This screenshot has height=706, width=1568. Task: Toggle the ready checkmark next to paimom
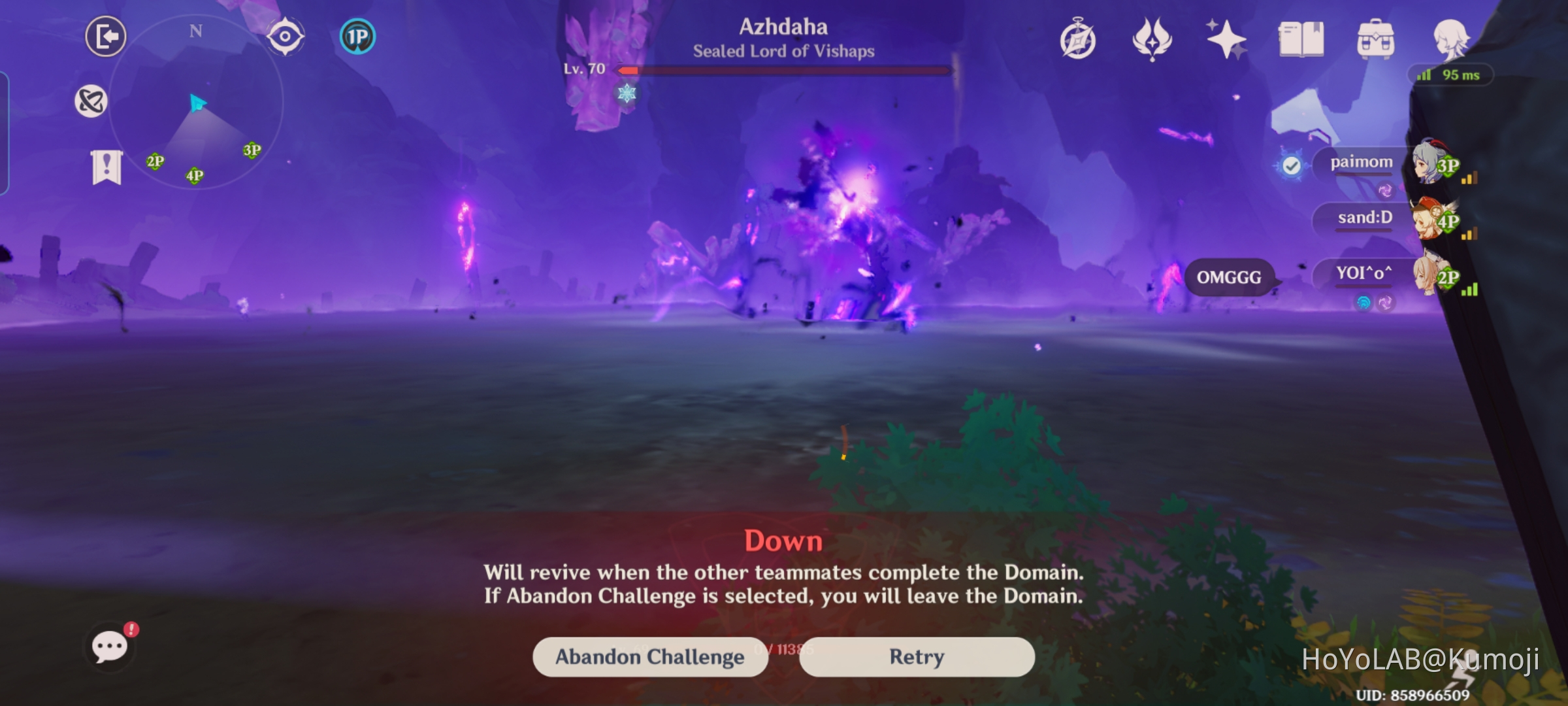(1292, 165)
